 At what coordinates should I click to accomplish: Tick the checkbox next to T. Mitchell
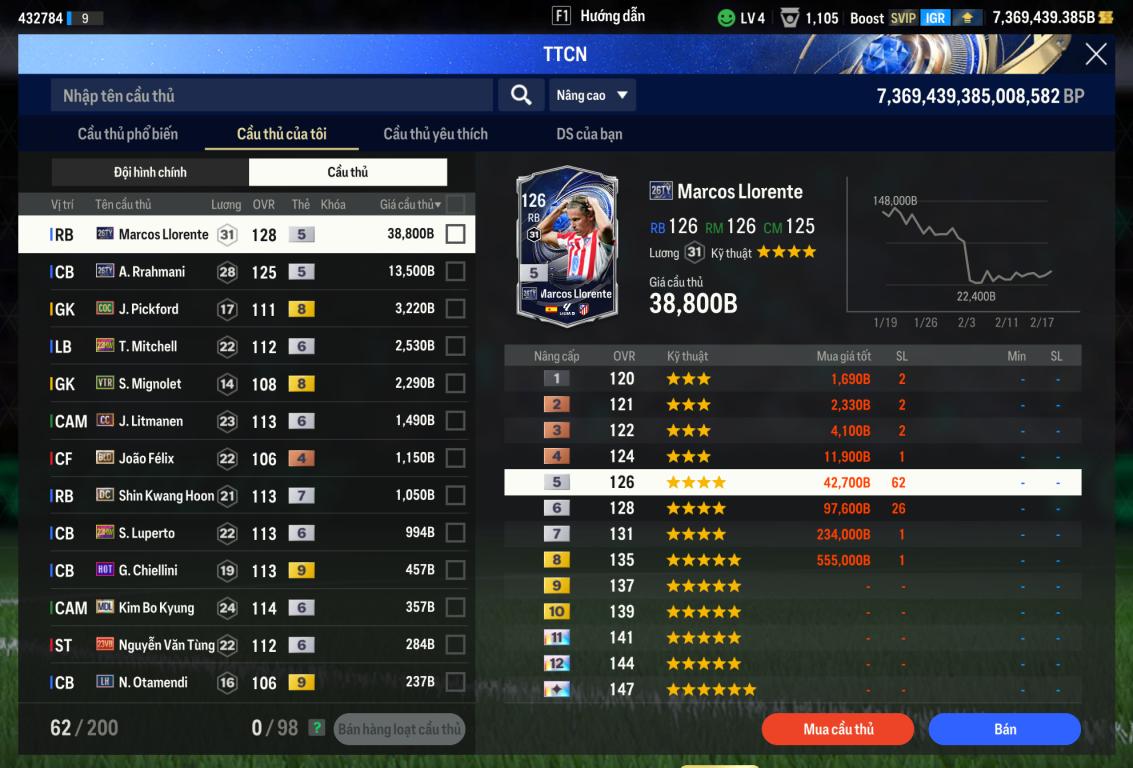[455, 346]
